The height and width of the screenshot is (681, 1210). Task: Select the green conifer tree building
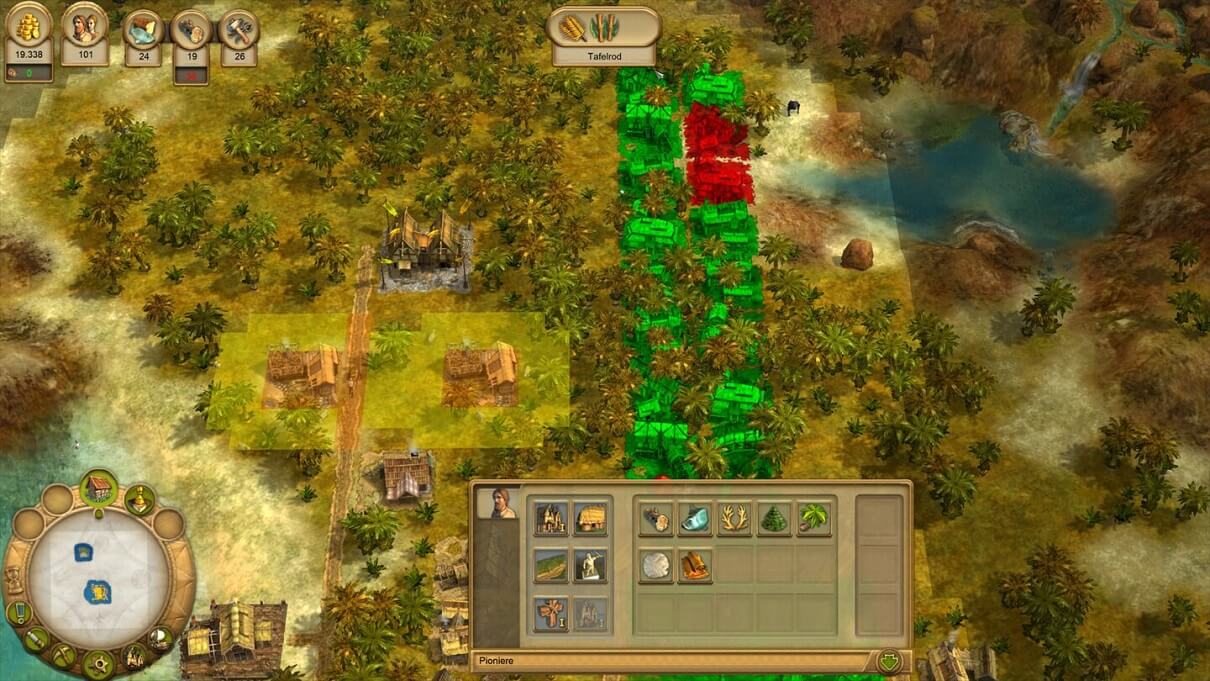[774, 518]
